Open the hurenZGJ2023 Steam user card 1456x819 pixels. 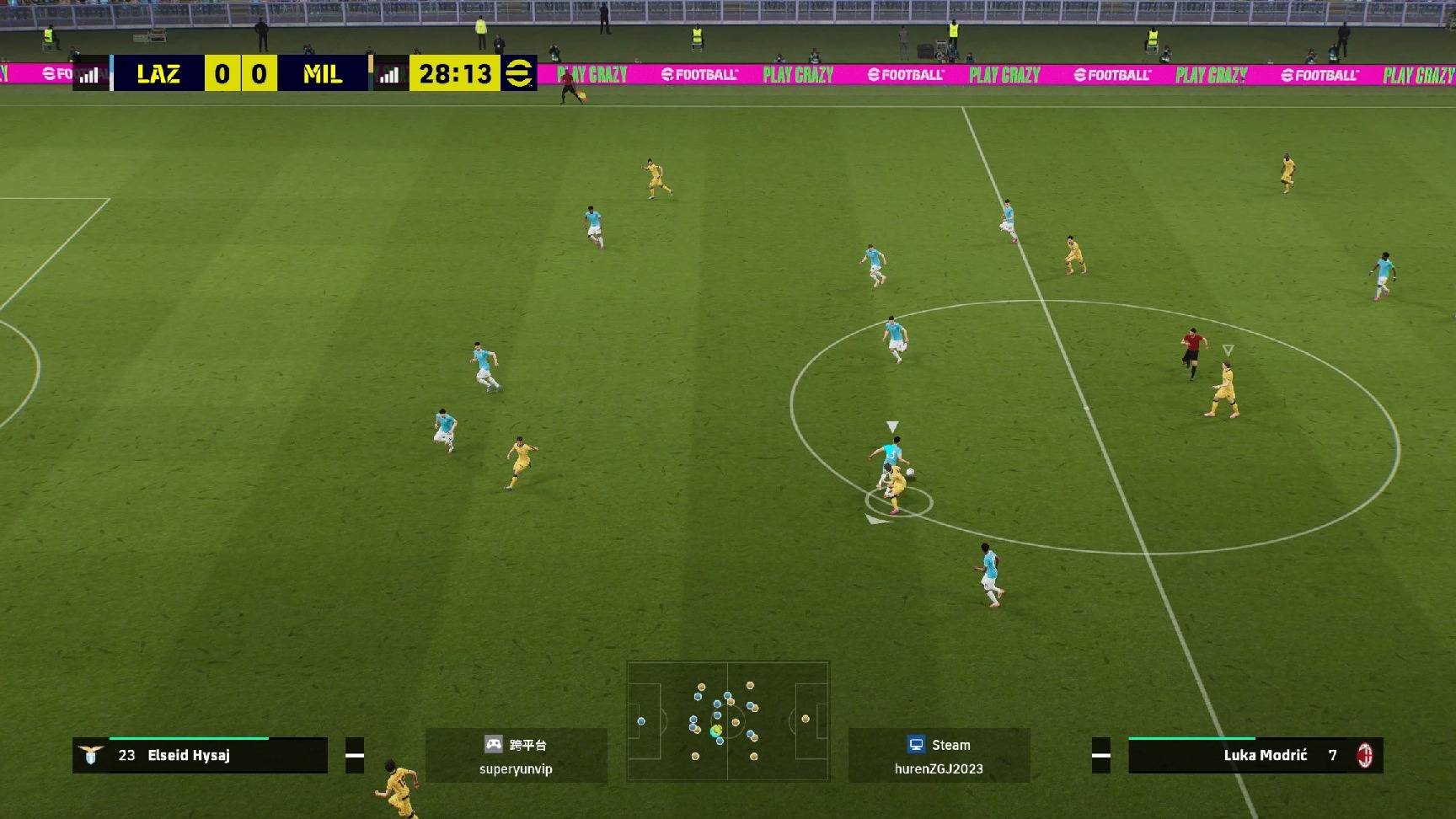939,756
